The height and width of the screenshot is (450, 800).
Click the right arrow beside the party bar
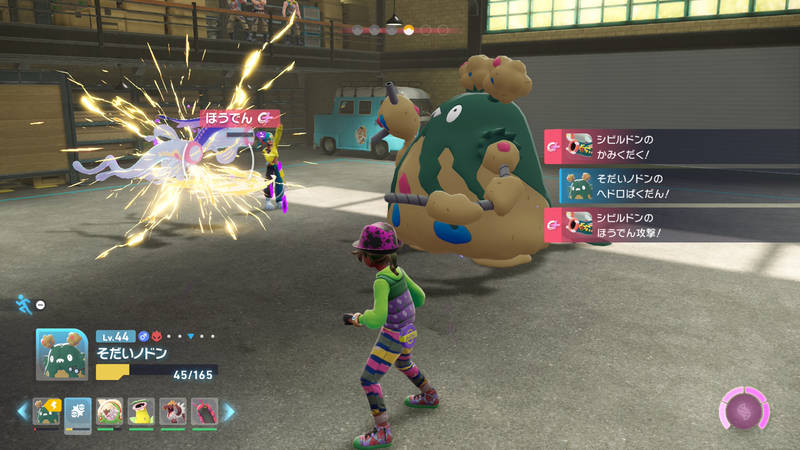[229, 411]
